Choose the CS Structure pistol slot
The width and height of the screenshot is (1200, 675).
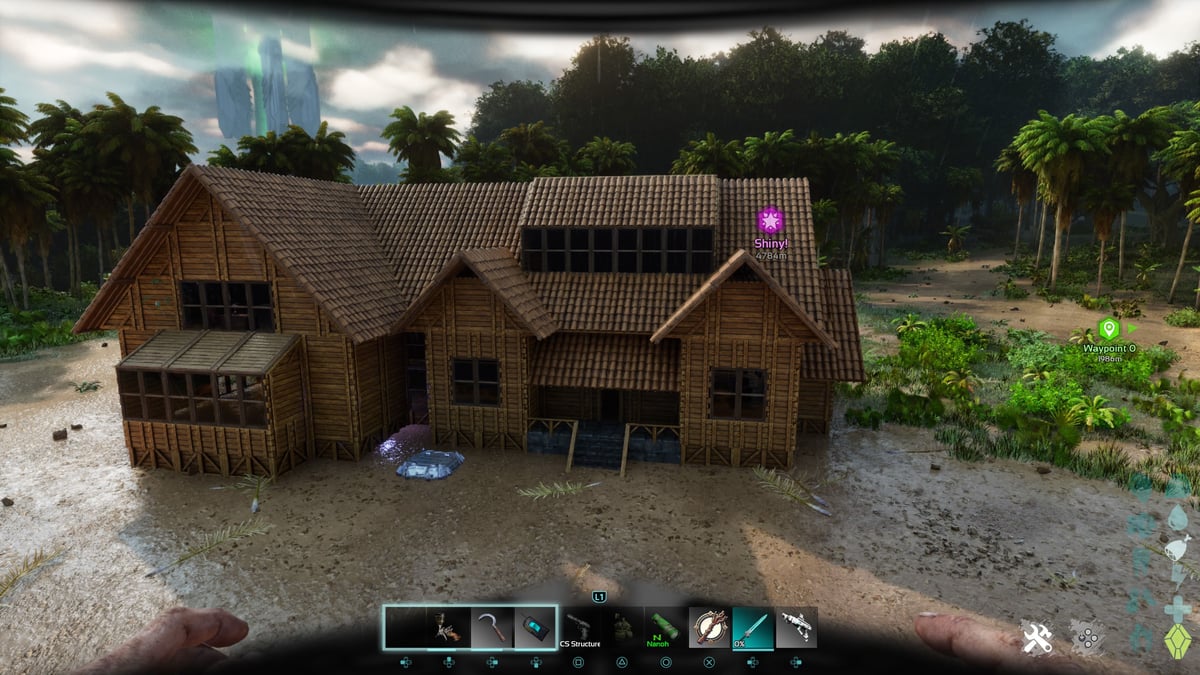click(580, 627)
